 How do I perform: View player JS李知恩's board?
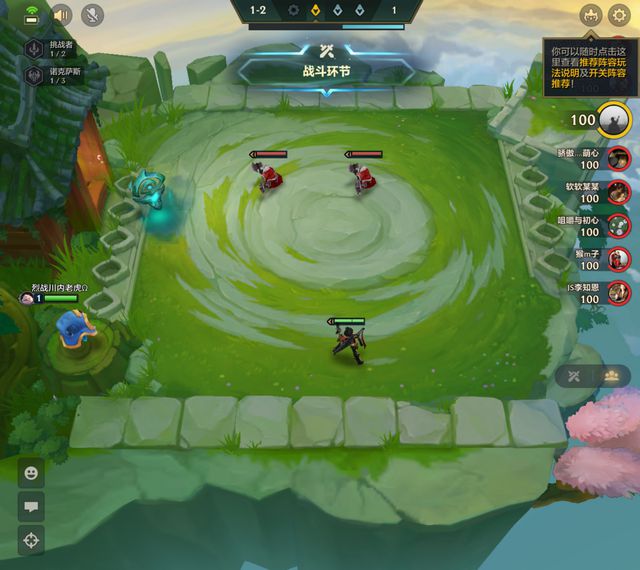619,293
